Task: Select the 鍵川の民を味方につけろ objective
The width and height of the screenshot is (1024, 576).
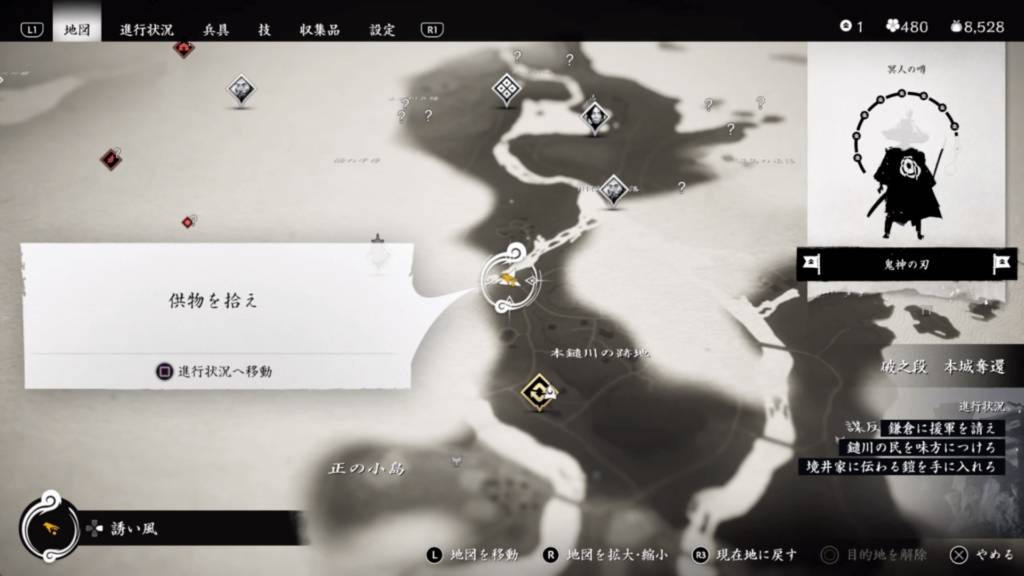Action: click(x=920, y=447)
